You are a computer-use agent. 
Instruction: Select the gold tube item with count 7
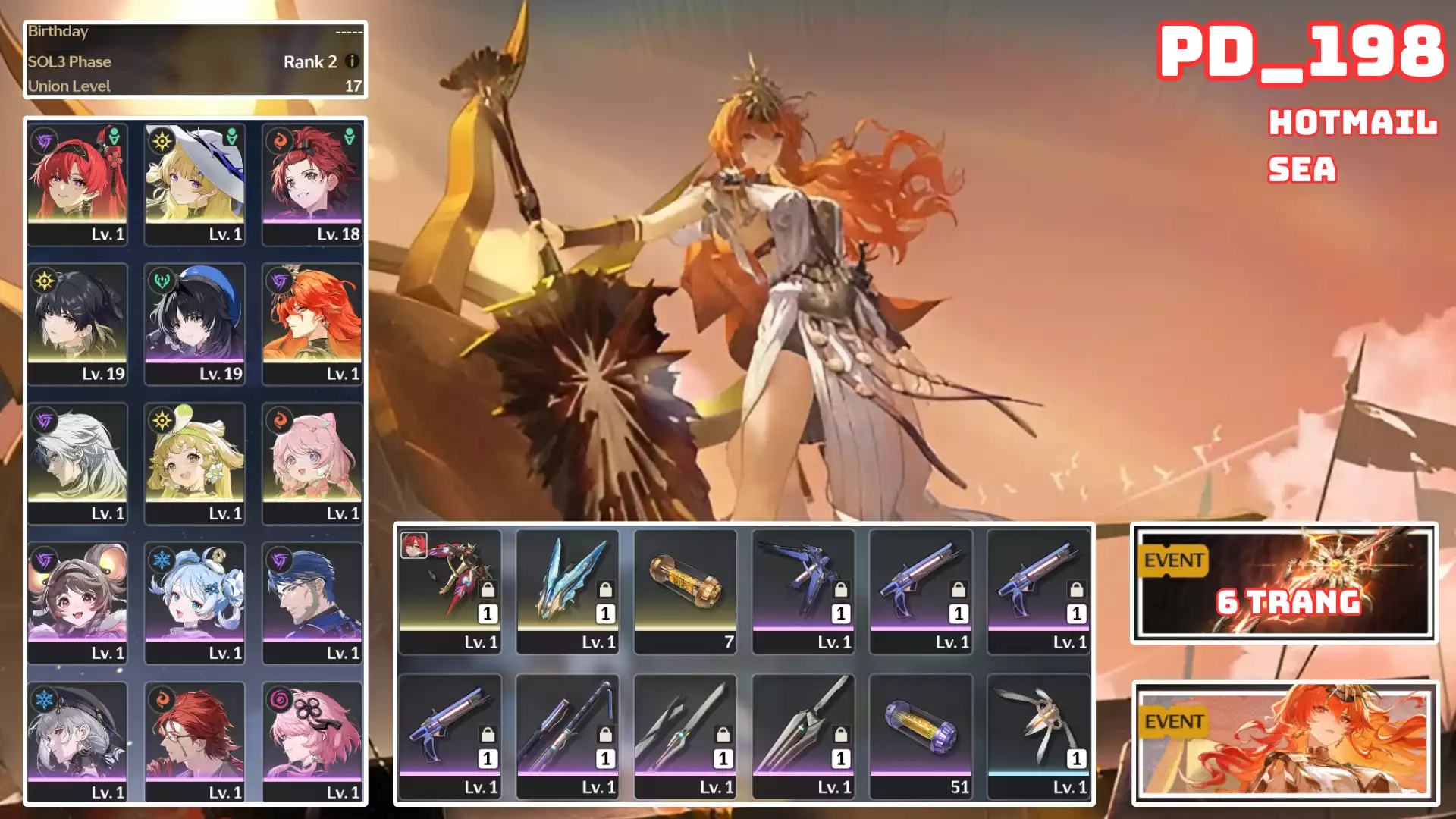click(x=685, y=591)
